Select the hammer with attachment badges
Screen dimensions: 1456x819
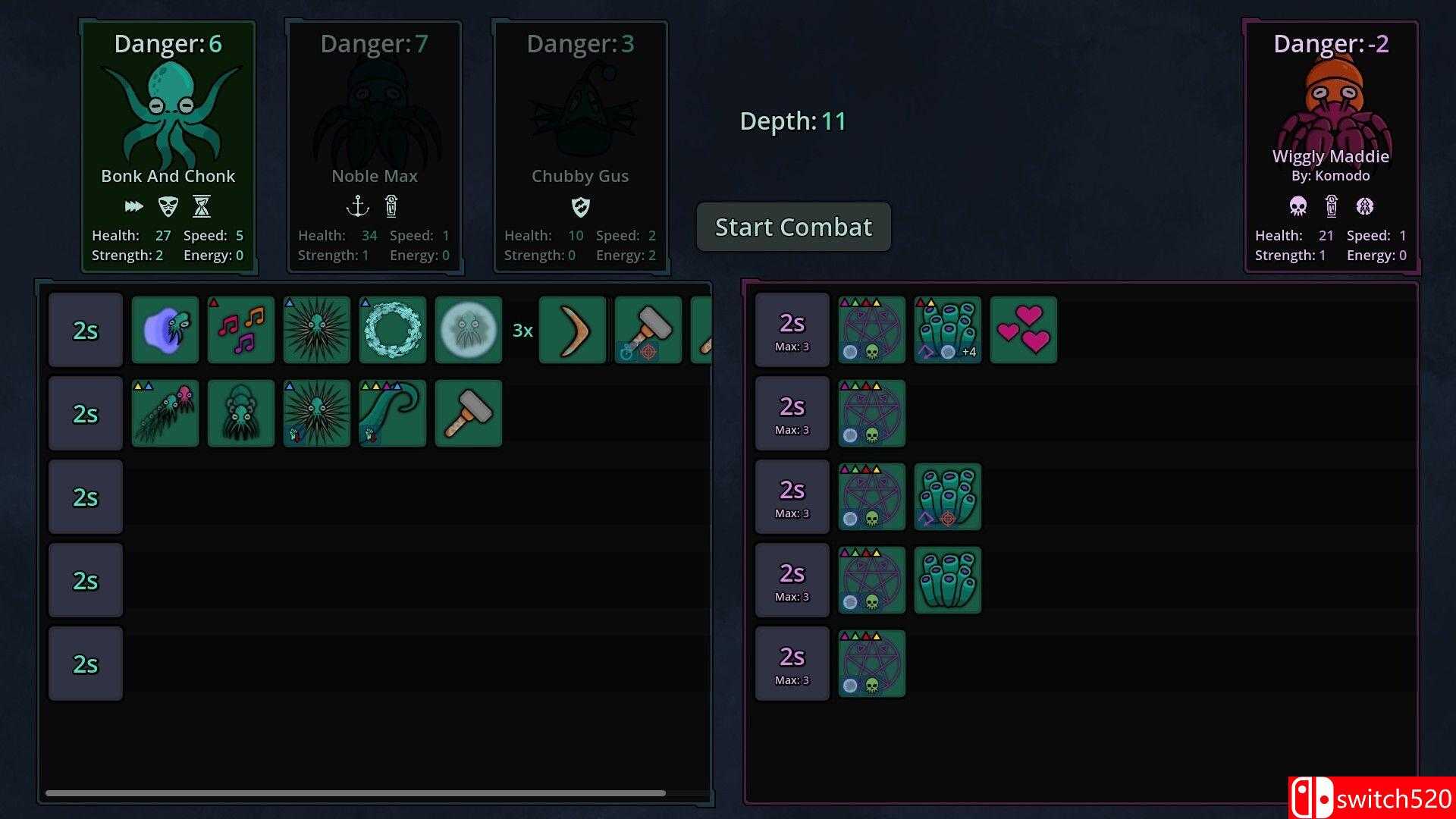(648, 329)
